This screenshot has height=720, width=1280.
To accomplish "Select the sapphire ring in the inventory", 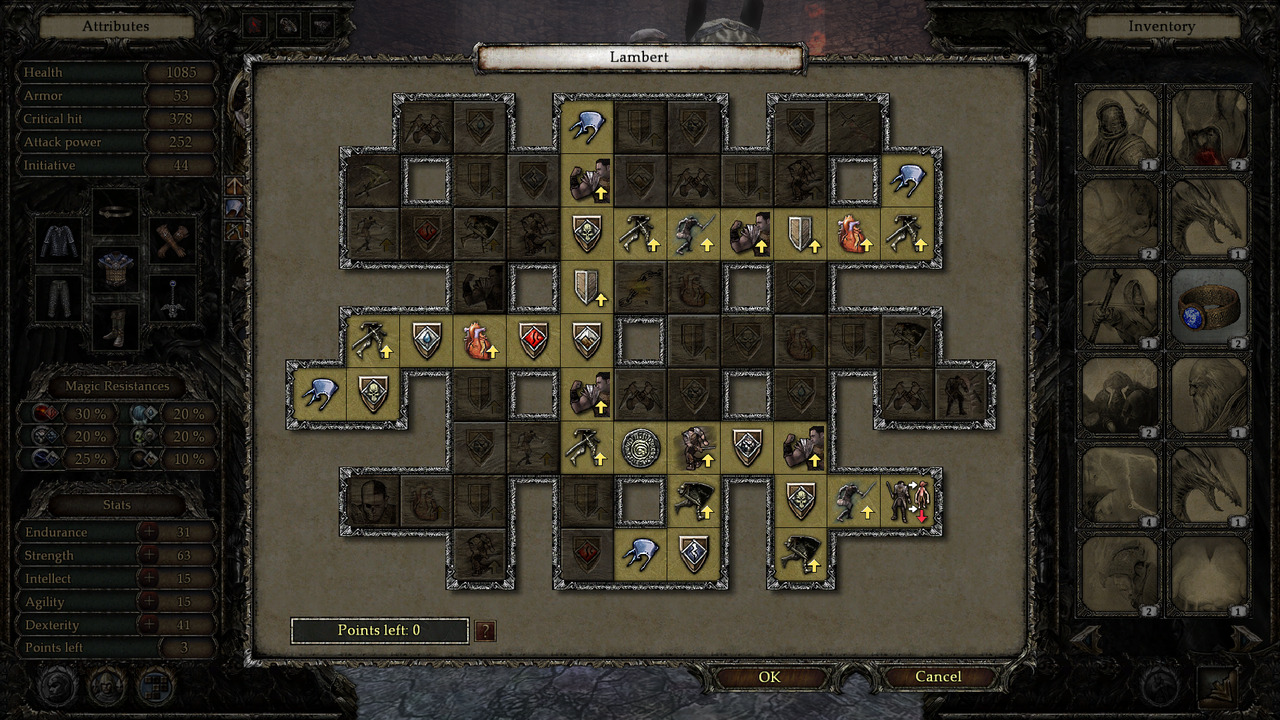I will point(1210,306).
